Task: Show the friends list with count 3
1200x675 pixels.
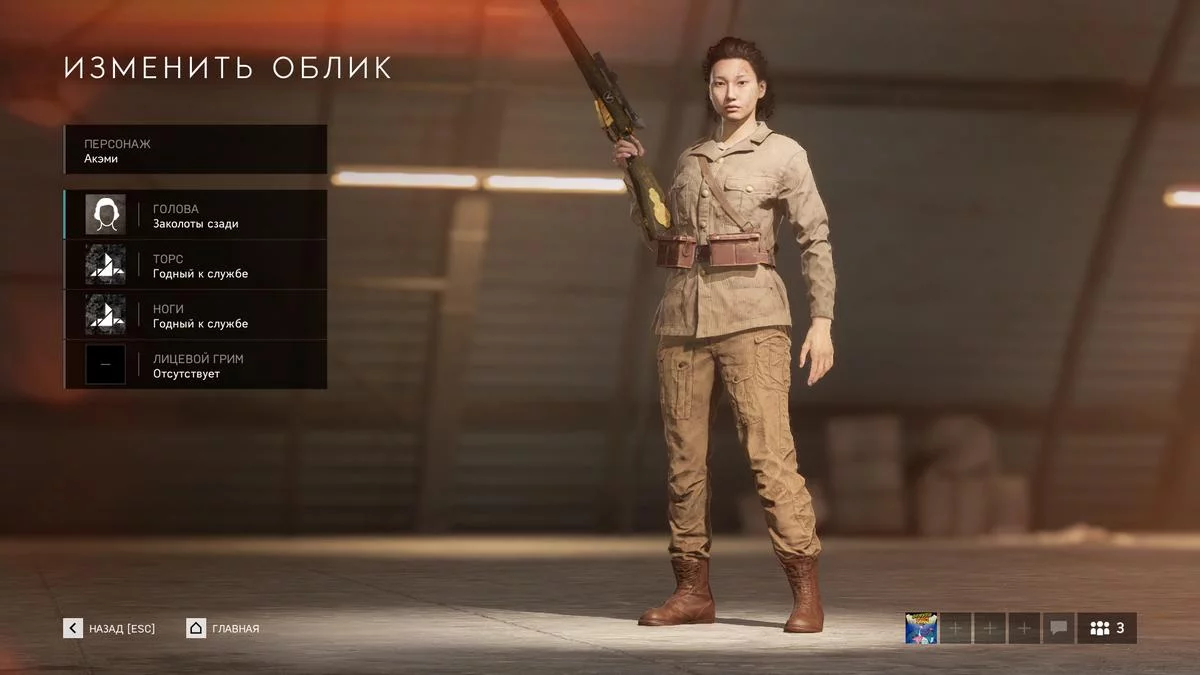Action: pos(1106,628)
